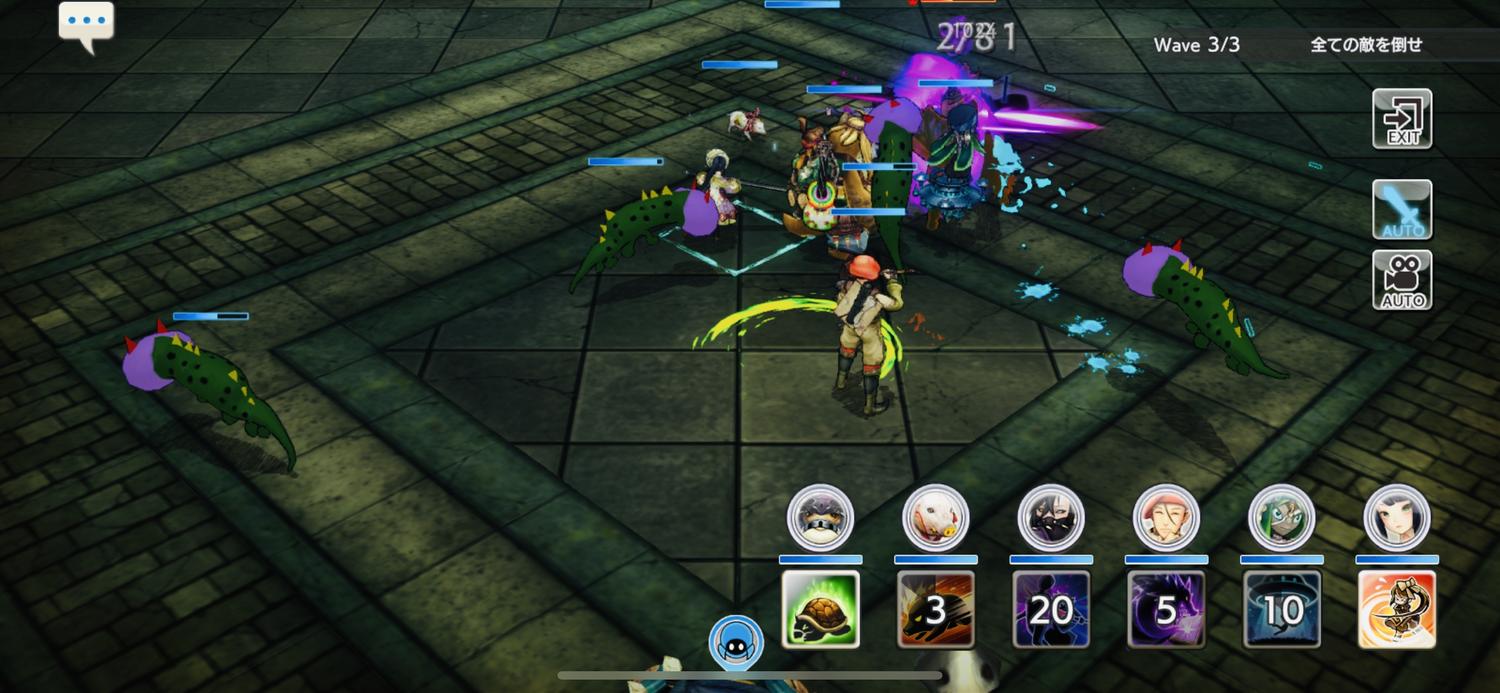Toggle the AUTO camera button

[x=1402, y=279]
